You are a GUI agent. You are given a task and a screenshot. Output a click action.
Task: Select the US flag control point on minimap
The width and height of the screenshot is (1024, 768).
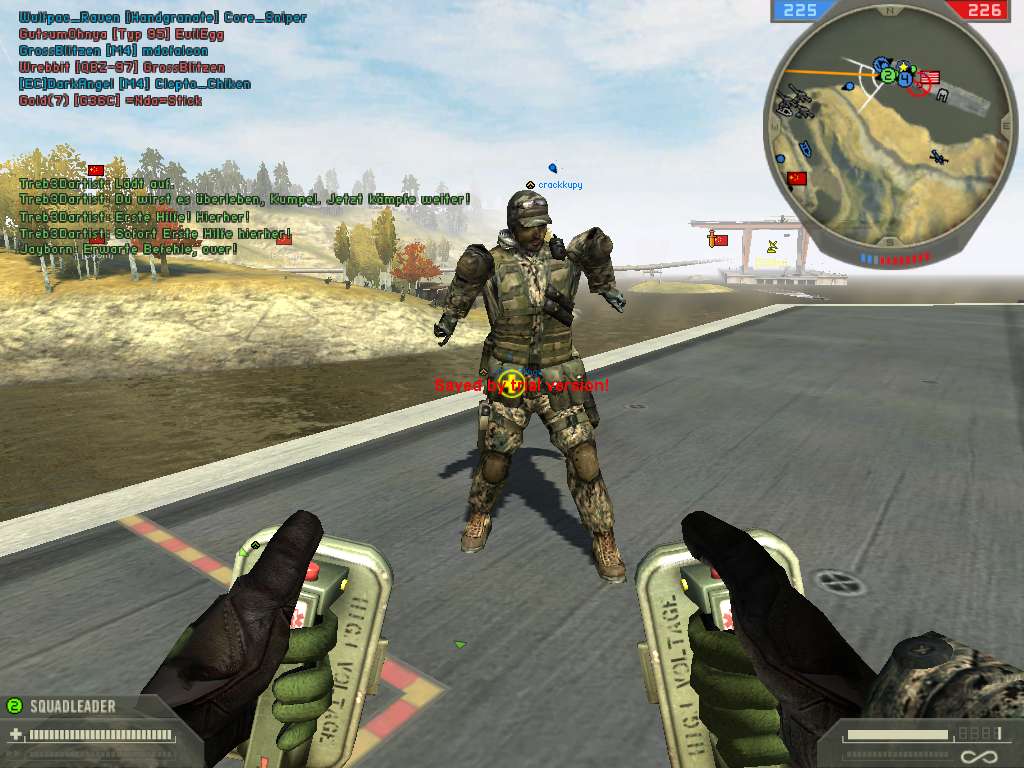[x=931, y=78]
